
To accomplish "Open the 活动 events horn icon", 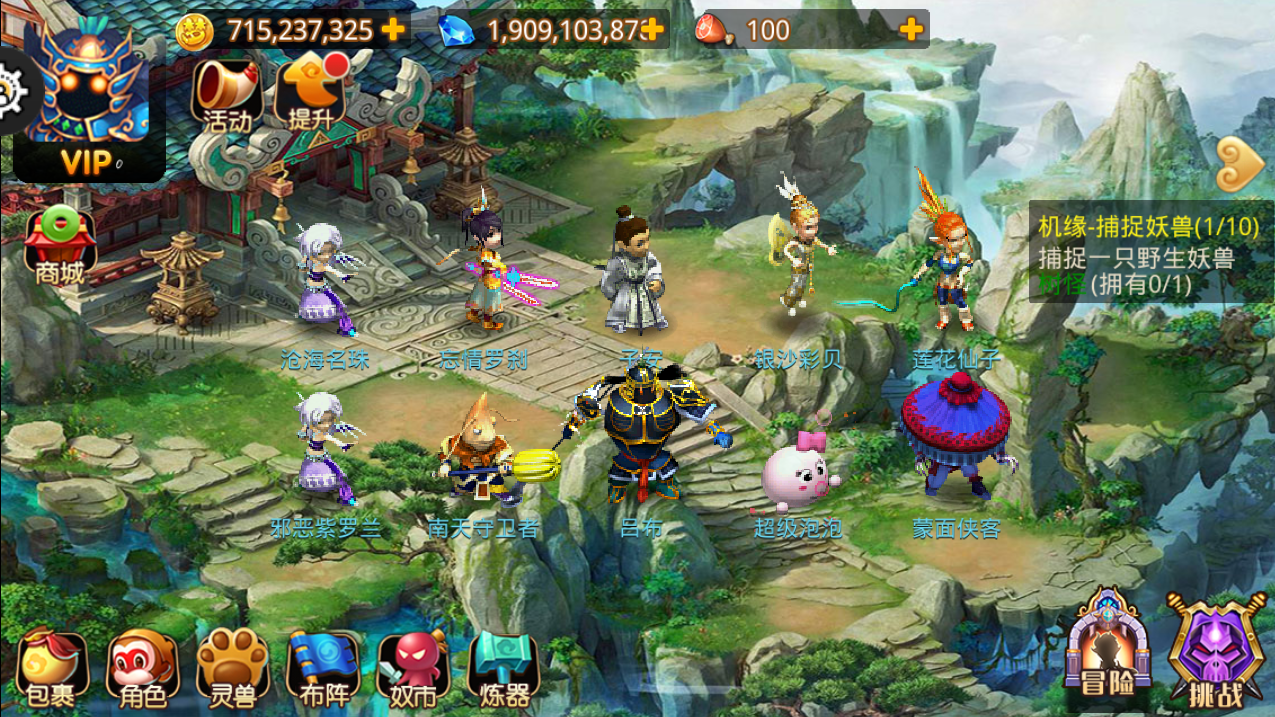I will coord(228,94).
